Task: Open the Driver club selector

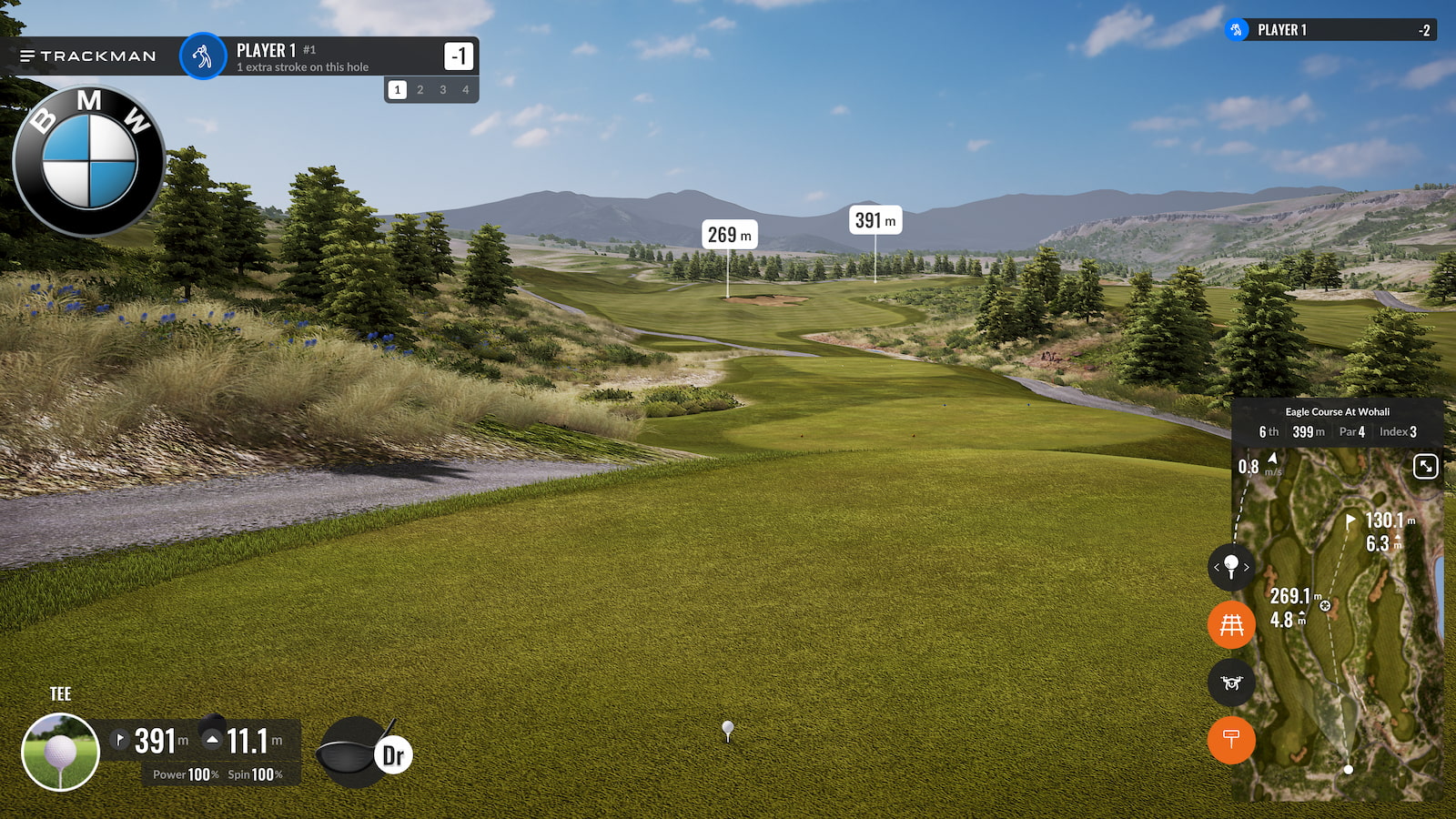Action: [364, 753]
